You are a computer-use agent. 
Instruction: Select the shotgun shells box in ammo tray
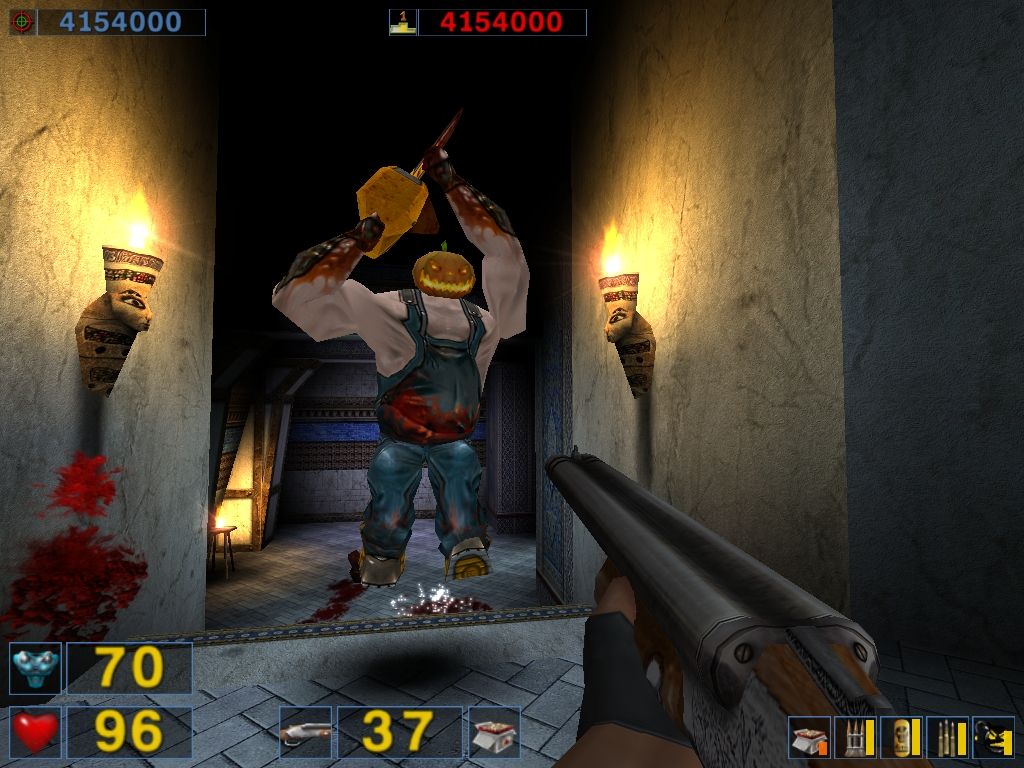[809, 738]
